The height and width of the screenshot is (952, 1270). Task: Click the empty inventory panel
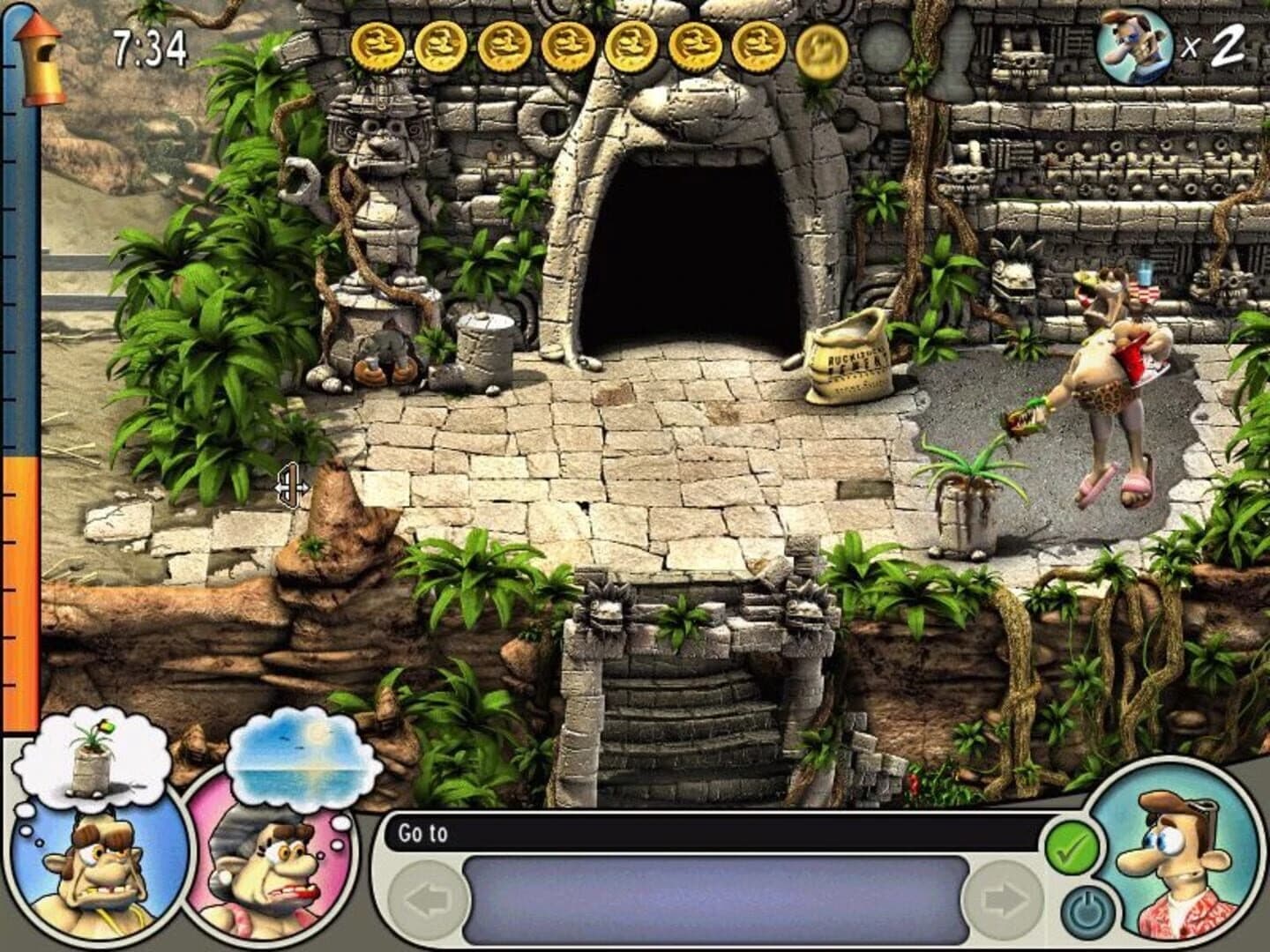714,899
